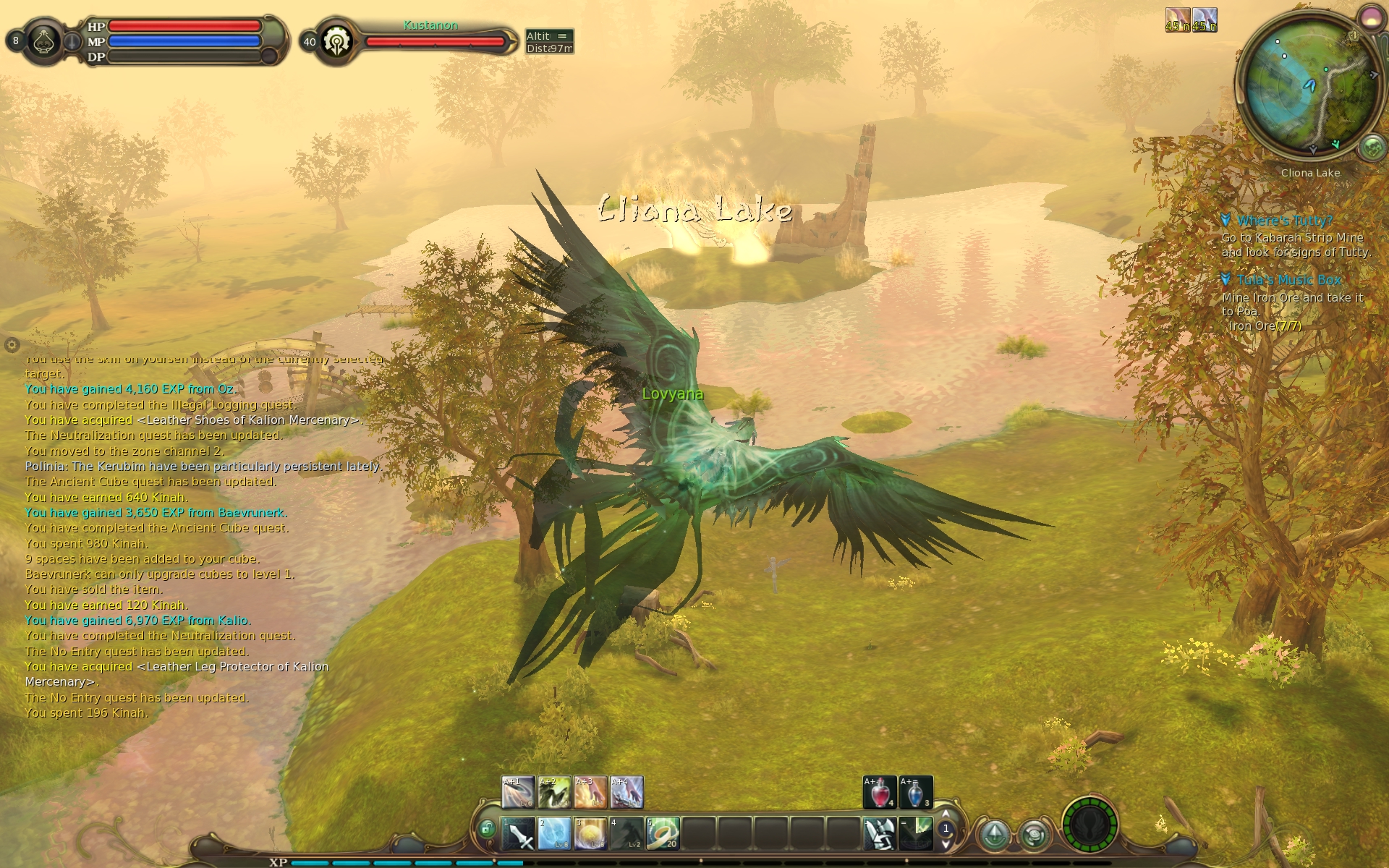The height and width of the screenshot is (868, 1389).
Task: Open the player class emblem portrait
Action: (45, 41)
